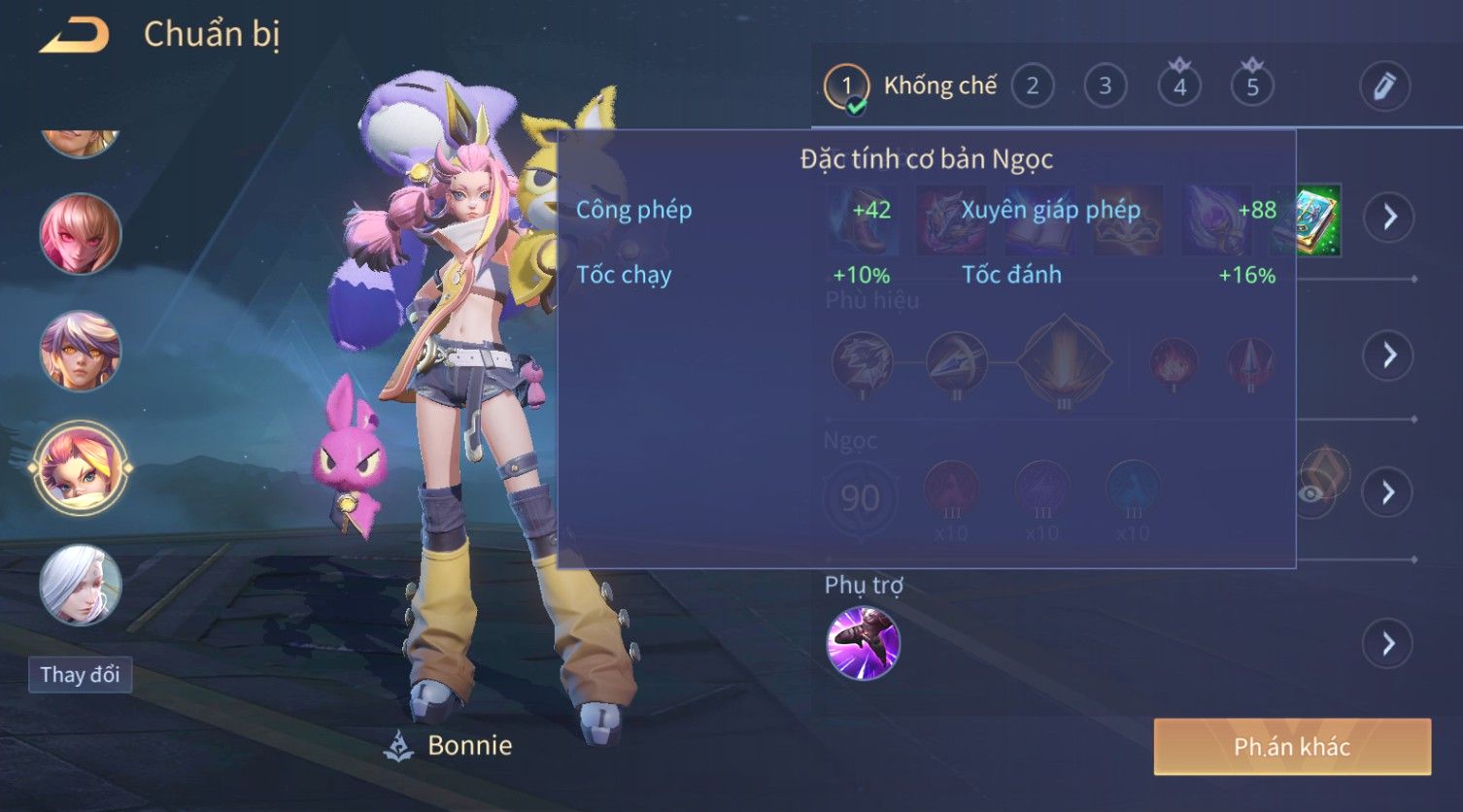Choose the orange-eyed purple-haired hero portrait
Viewport: 1463px width, 812px height.
point(80,351)
